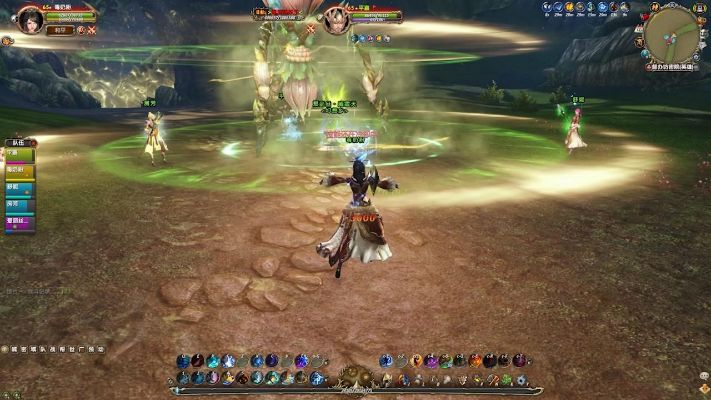Click the small round icon below player portrait

8,42
